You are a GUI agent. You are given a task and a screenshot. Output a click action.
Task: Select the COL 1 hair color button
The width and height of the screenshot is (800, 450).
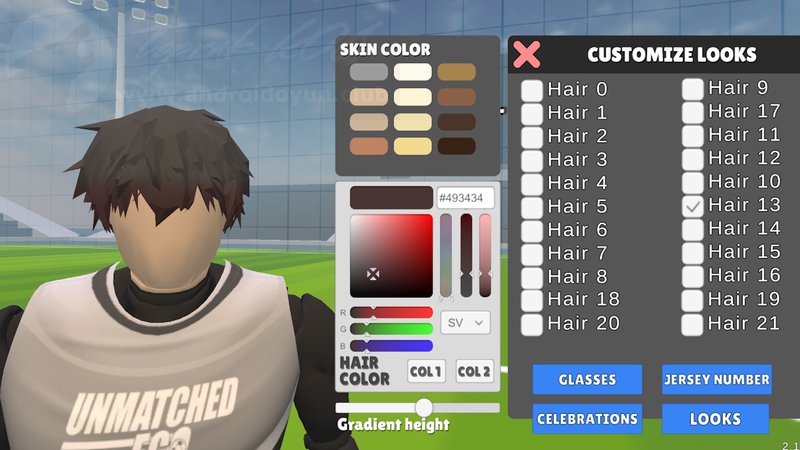(427, 372)
